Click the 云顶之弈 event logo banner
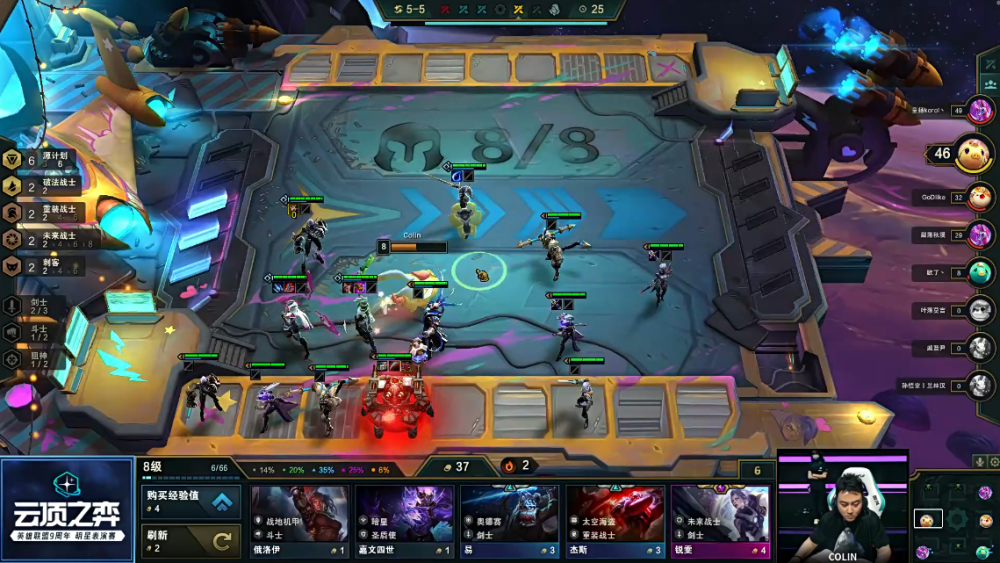1000x563 pixels. 67,510
